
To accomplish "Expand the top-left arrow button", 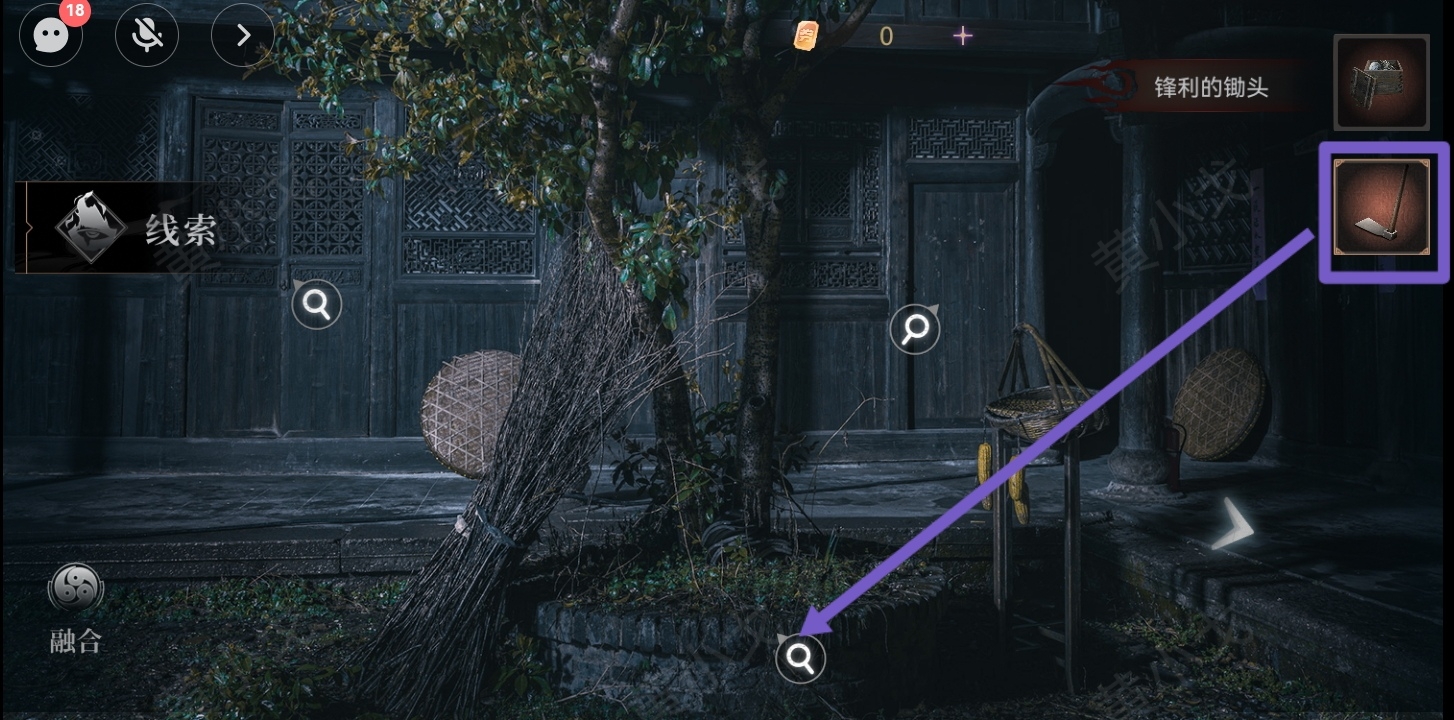I will [243, 36].
